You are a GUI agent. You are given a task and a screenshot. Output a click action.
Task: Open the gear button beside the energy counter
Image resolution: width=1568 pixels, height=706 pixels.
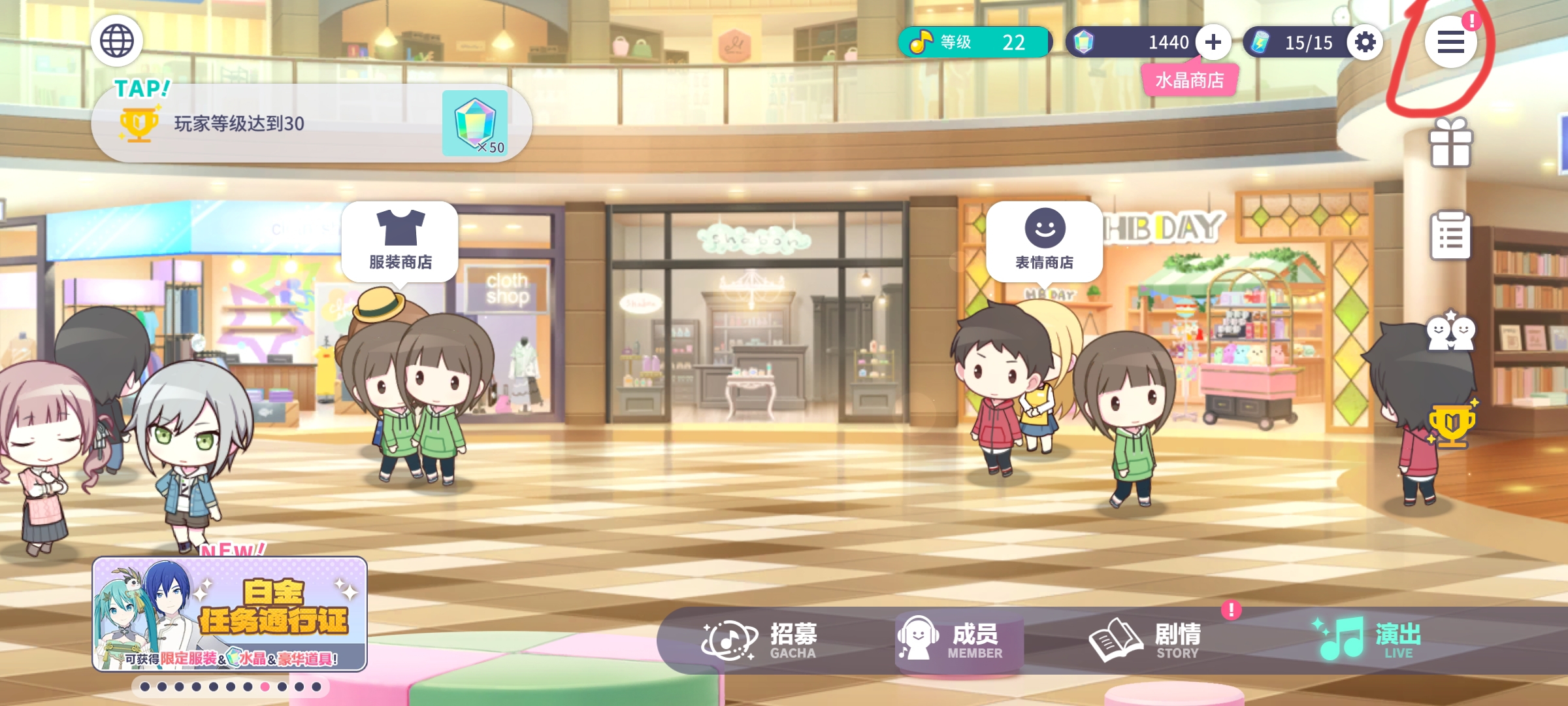pyautogui.click(x=1365, y=42)
